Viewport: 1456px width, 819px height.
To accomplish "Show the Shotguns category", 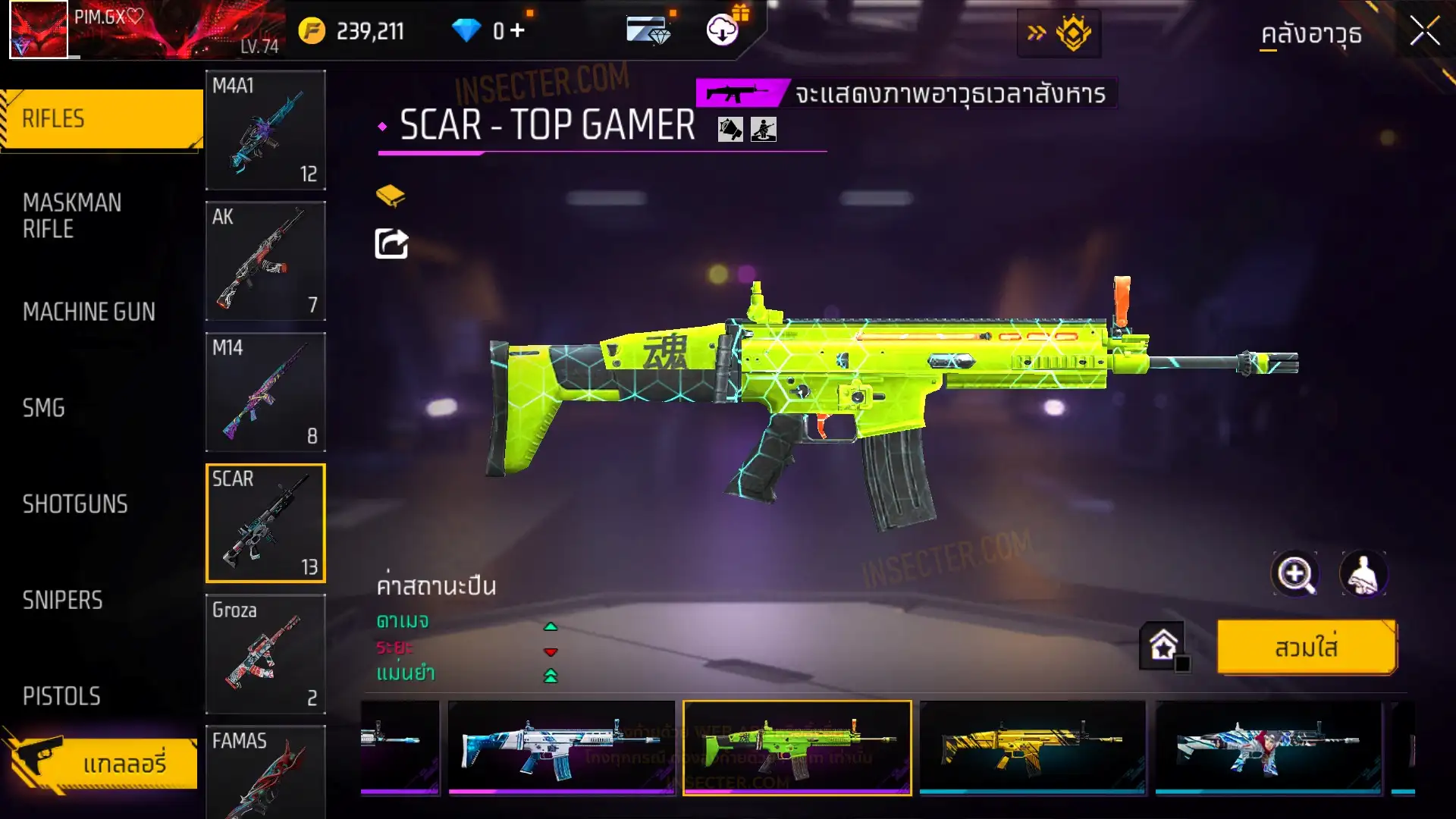I will [x=75, y=504].
